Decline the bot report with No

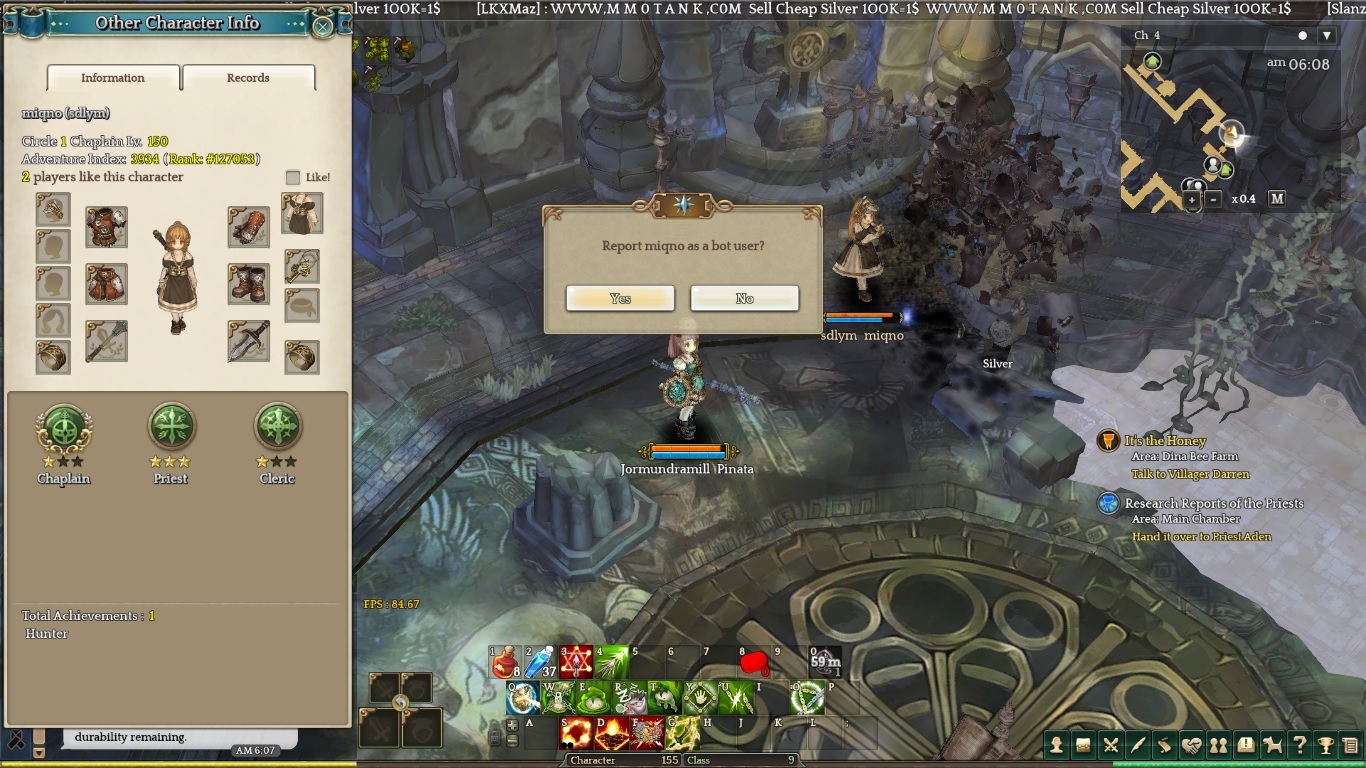pyautogui.click(x=744, y=298)
